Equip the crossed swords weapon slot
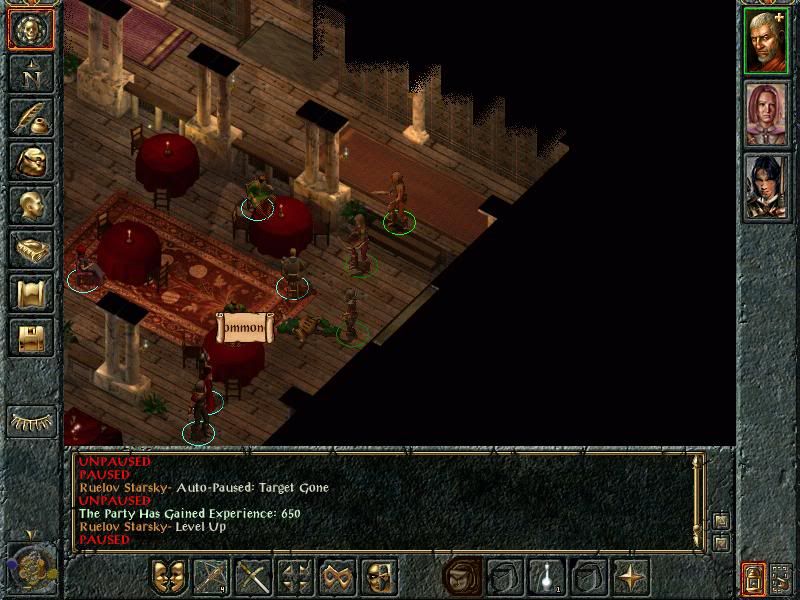Screen dimensions: 800x600 [x=253, y=577]
